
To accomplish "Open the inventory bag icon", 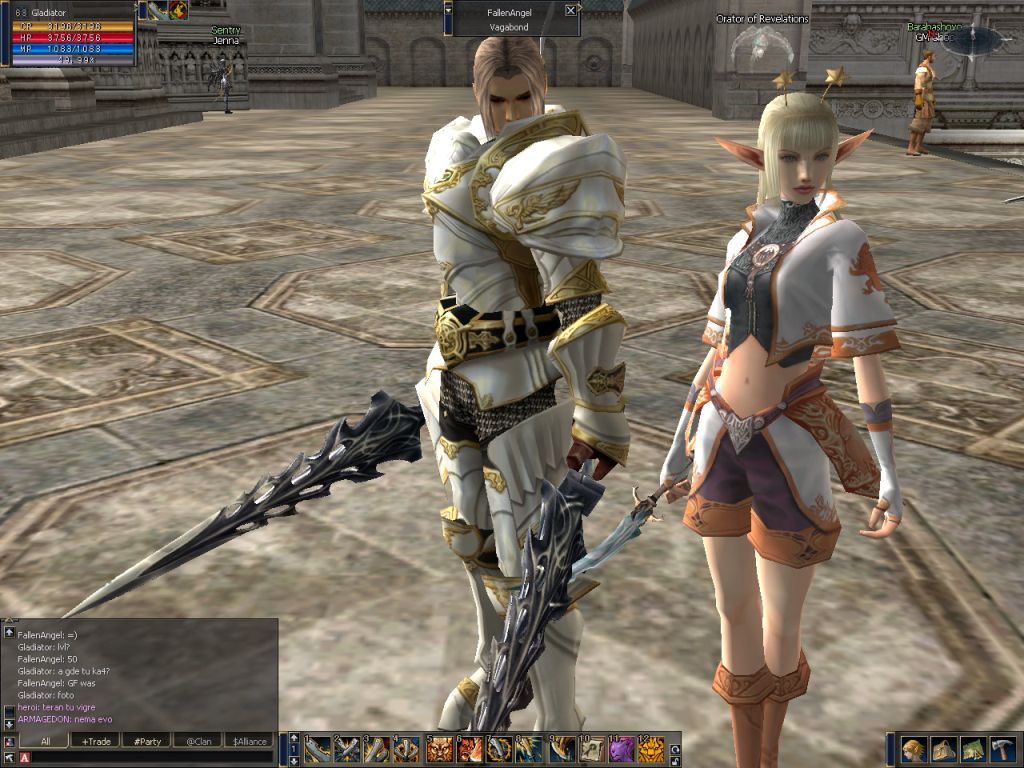I will click(943, 750).
